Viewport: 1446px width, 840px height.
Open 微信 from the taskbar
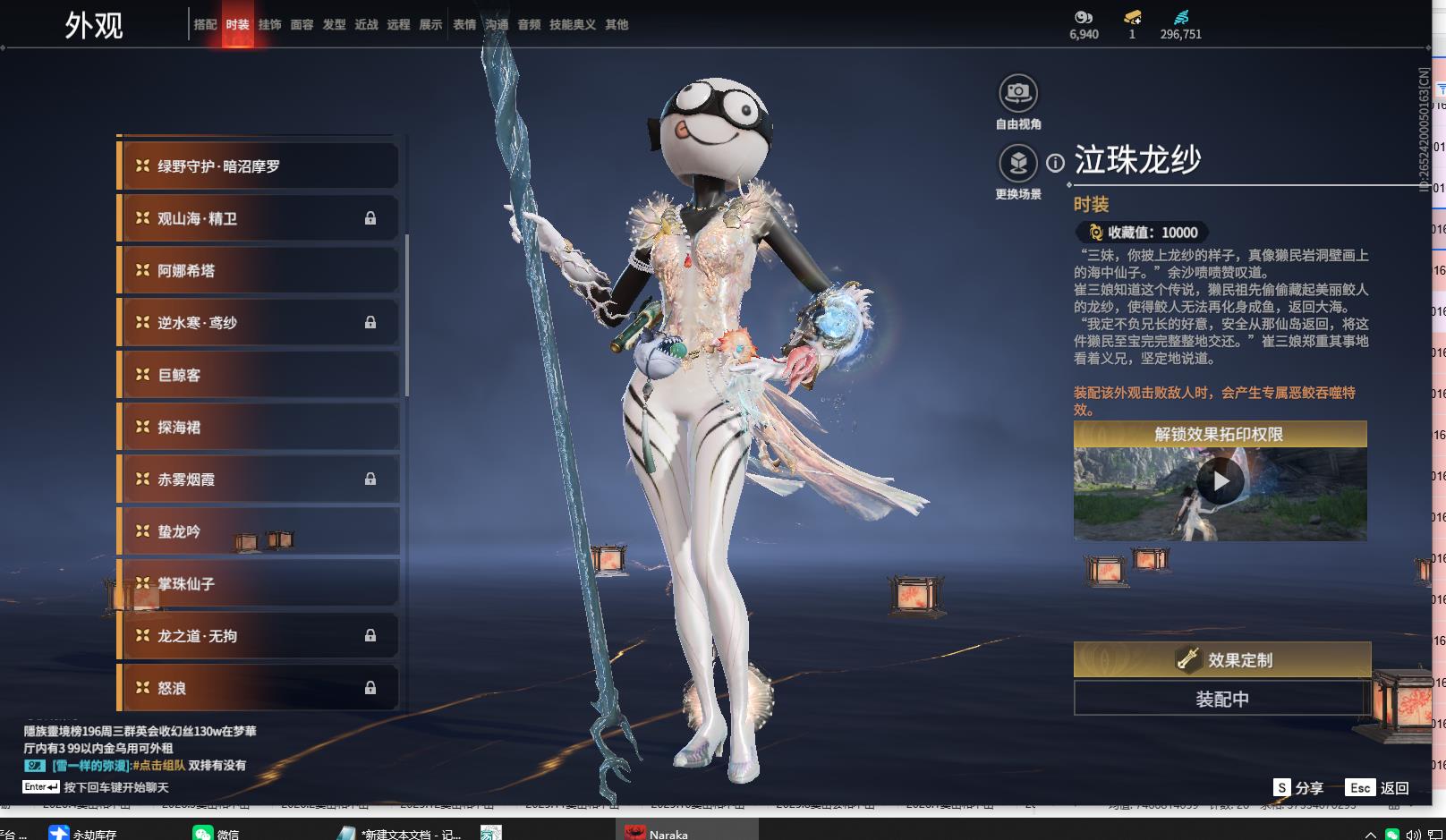click(216, 833)
